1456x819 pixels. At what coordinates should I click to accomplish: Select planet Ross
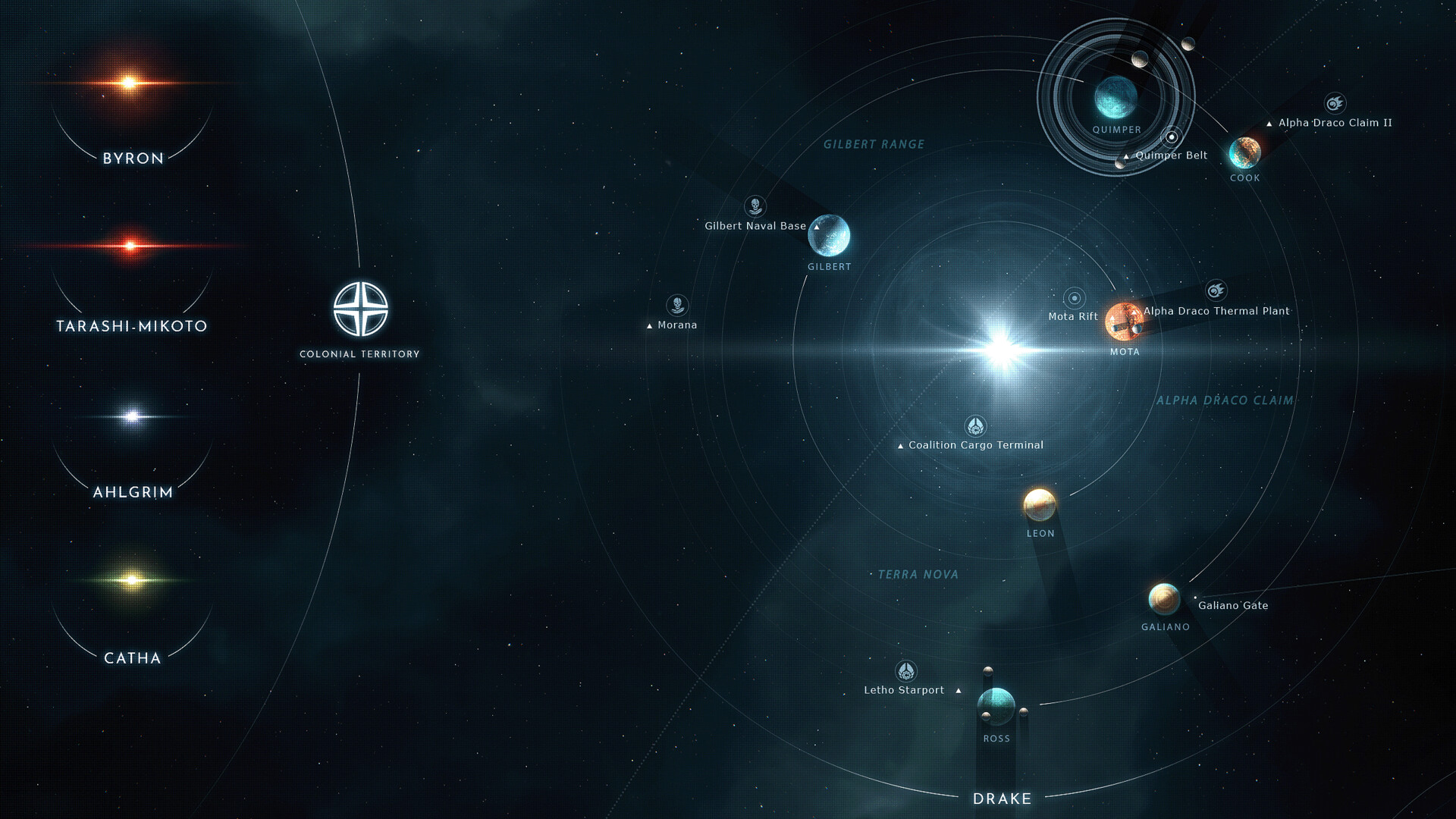[x=996, y=707]
